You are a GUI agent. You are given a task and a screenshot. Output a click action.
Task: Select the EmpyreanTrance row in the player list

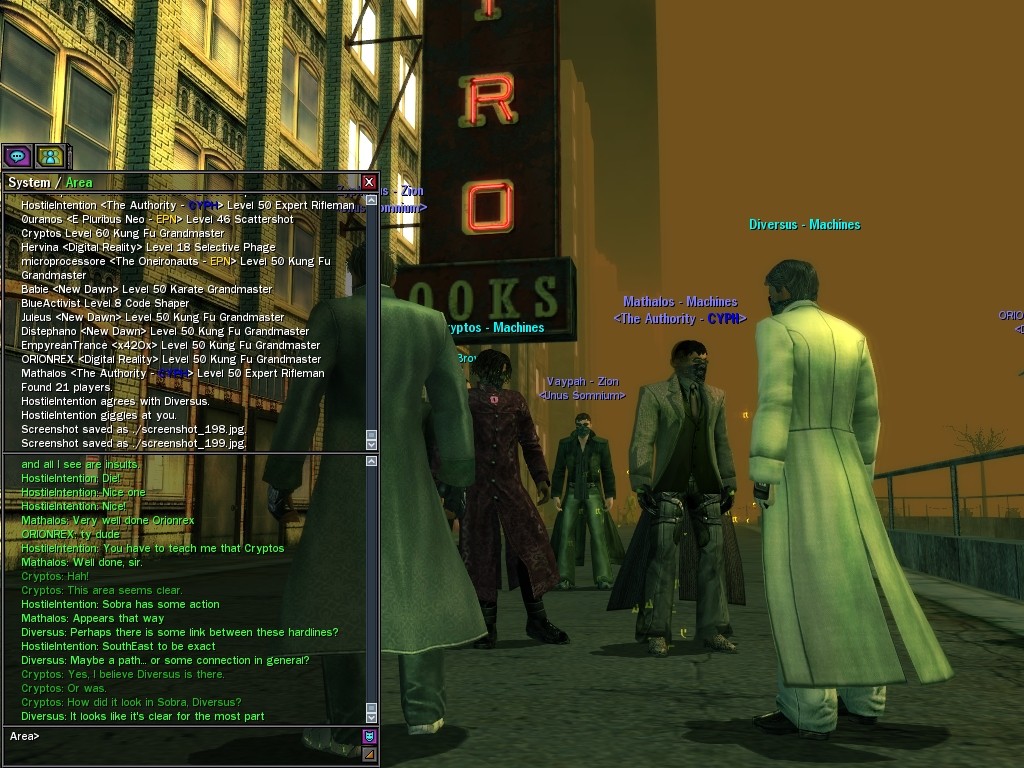pyautogui.click(x=170, y=345)
